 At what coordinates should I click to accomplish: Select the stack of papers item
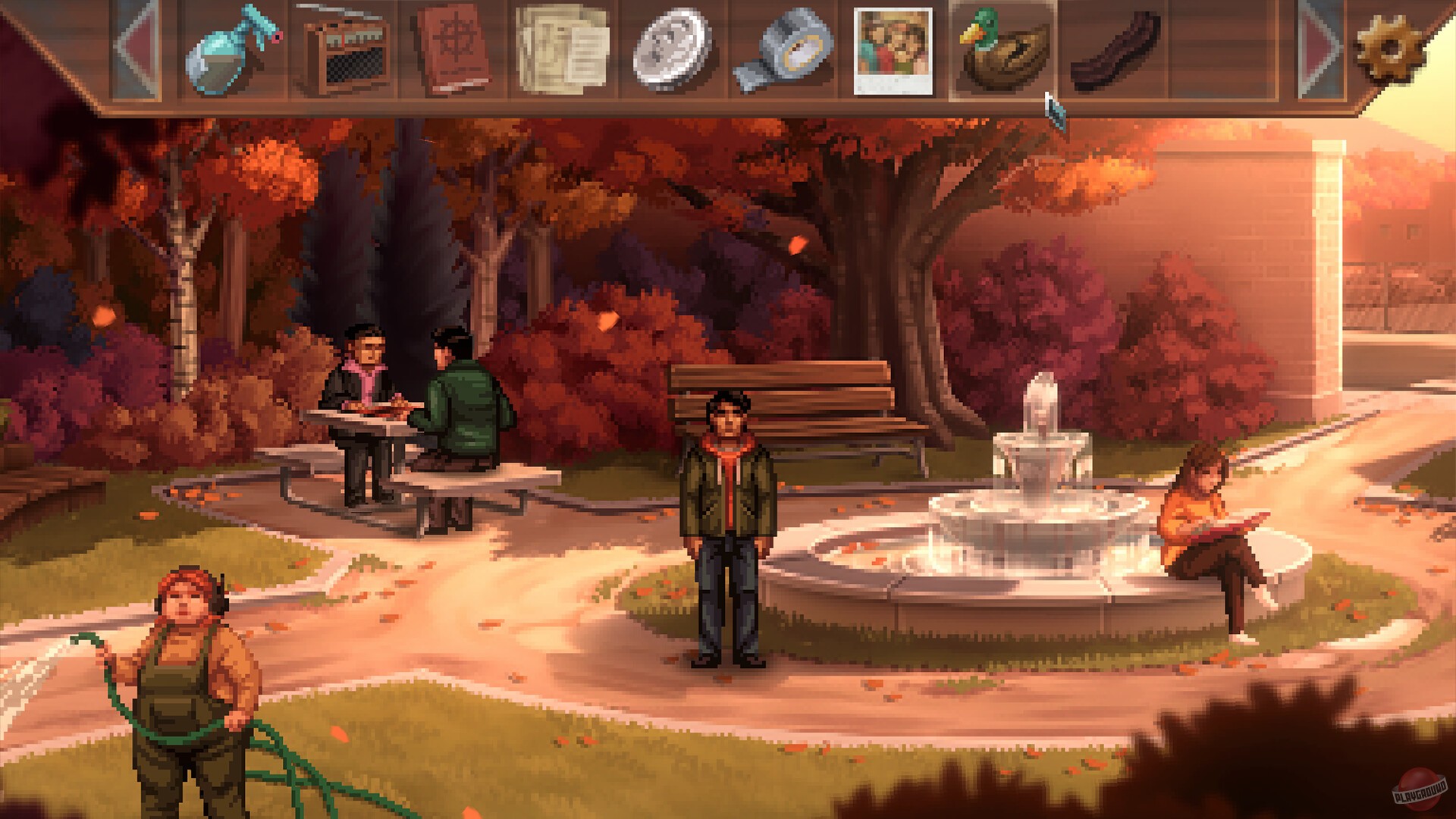561,49
